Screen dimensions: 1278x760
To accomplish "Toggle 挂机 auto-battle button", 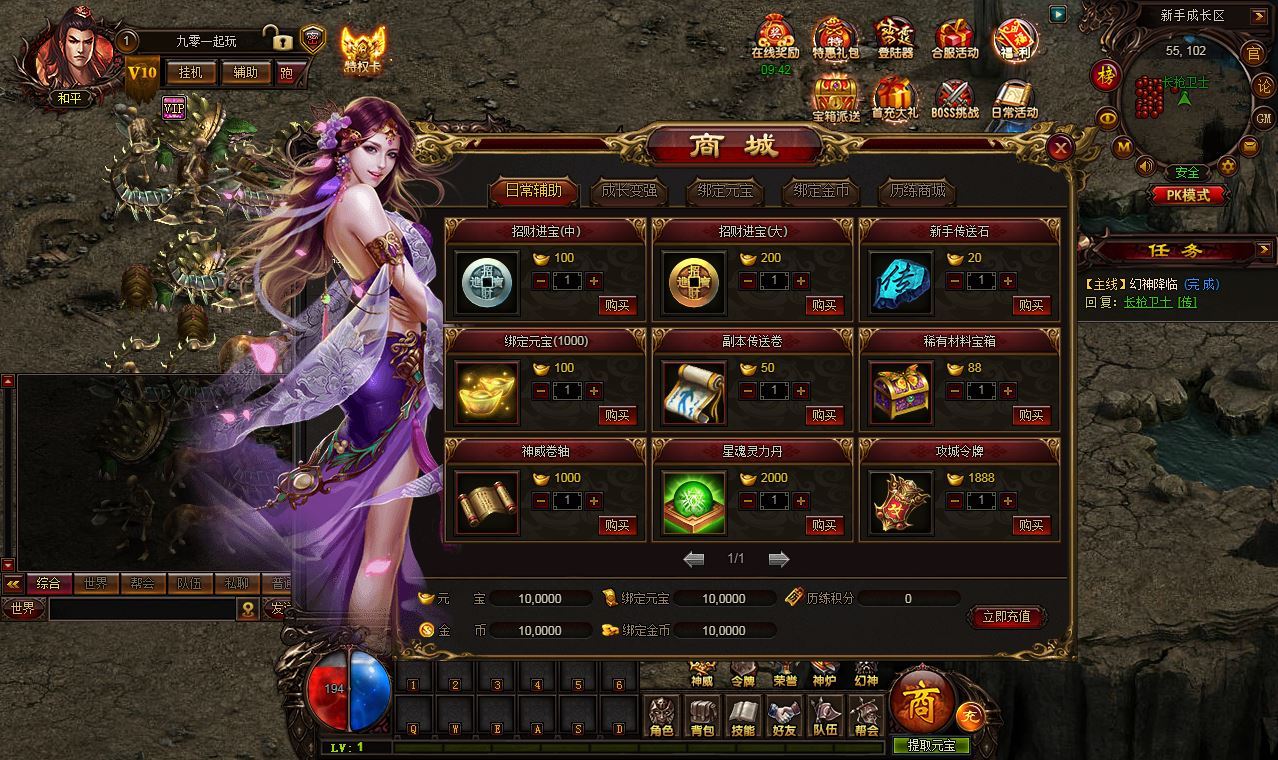I will point(190,72).
